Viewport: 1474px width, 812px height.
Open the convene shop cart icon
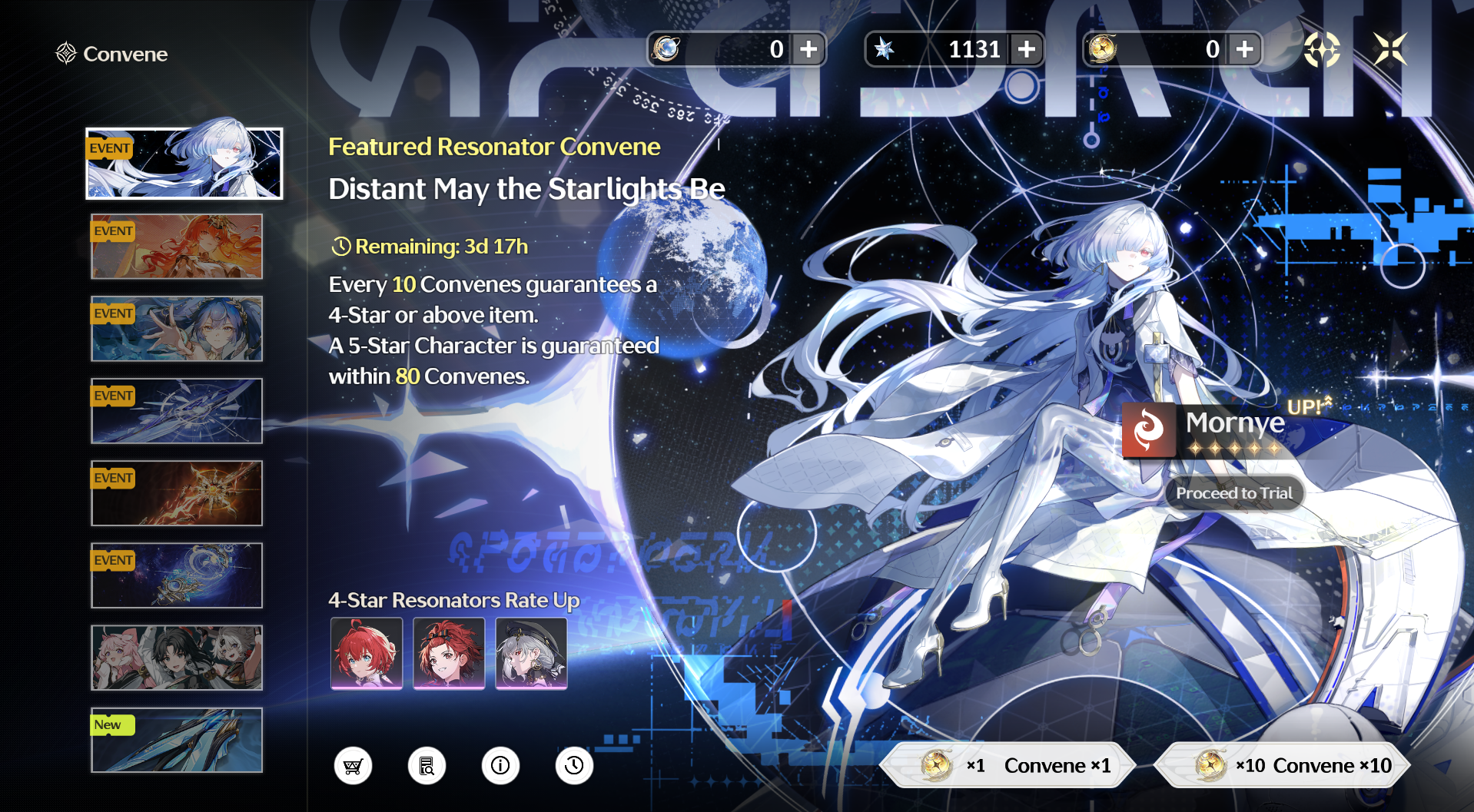coord(353,766)
